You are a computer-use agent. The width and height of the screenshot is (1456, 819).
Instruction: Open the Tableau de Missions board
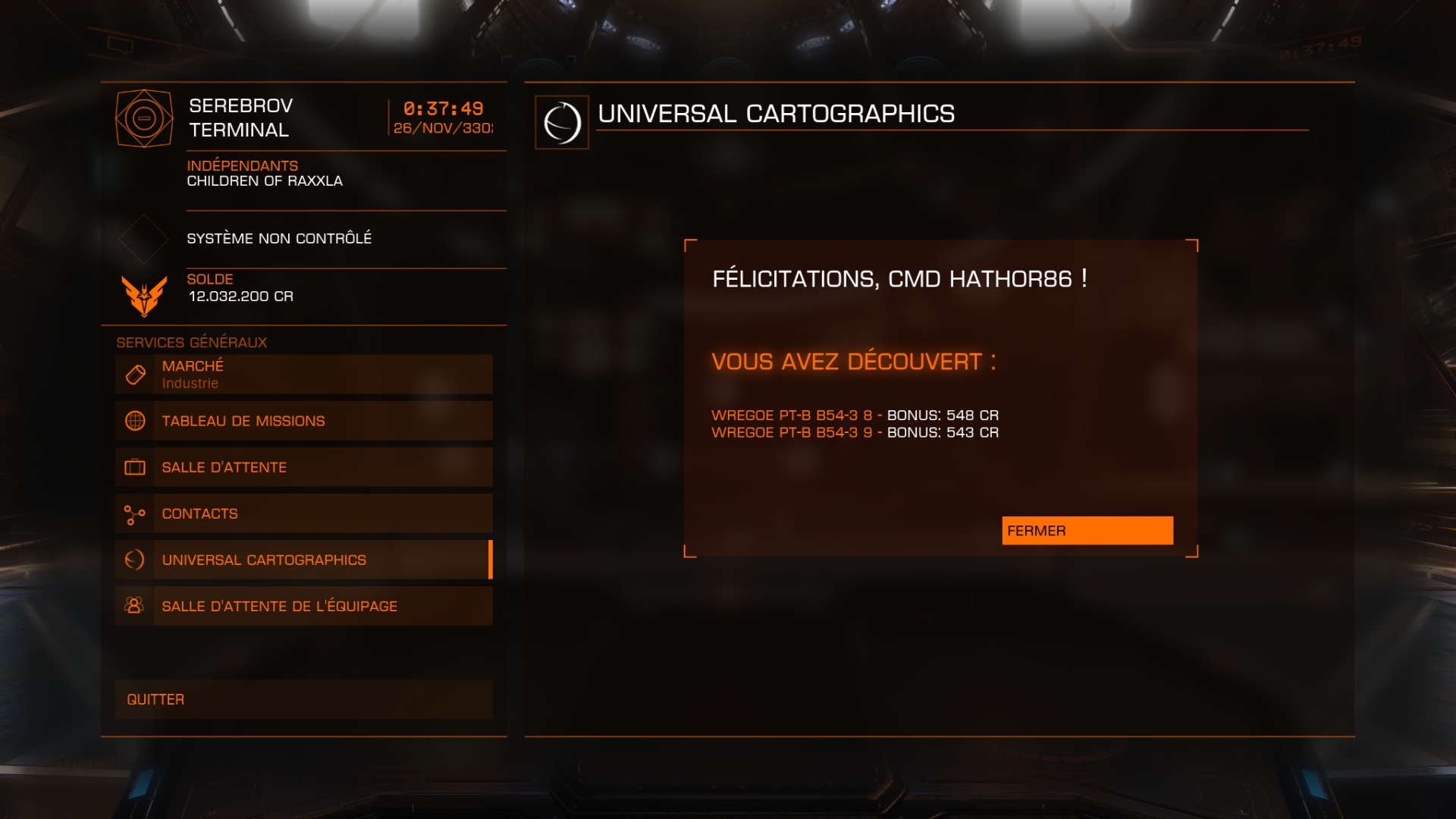(303, 421)
